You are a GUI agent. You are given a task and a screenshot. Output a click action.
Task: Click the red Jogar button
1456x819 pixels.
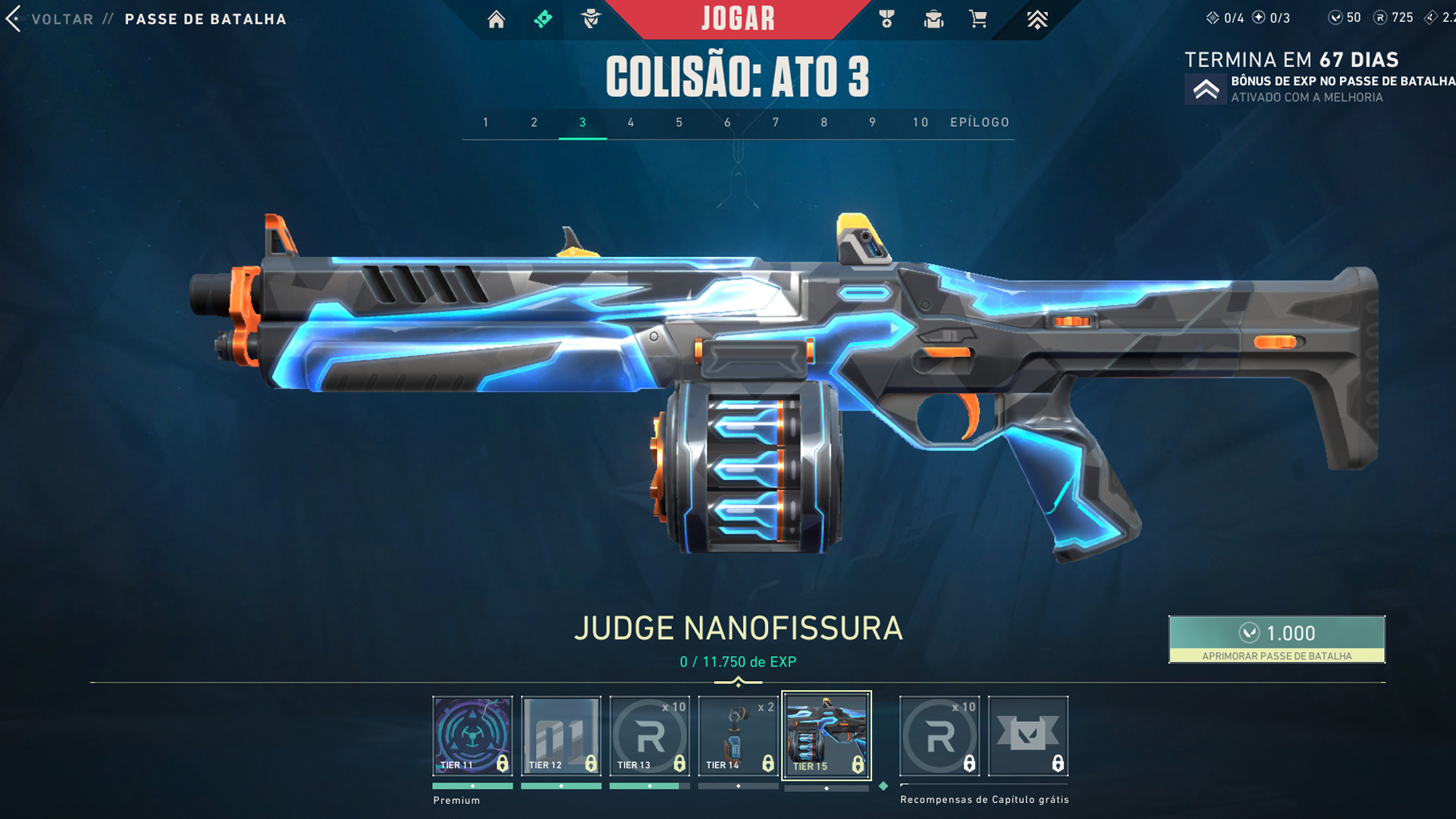click(738, 19)
